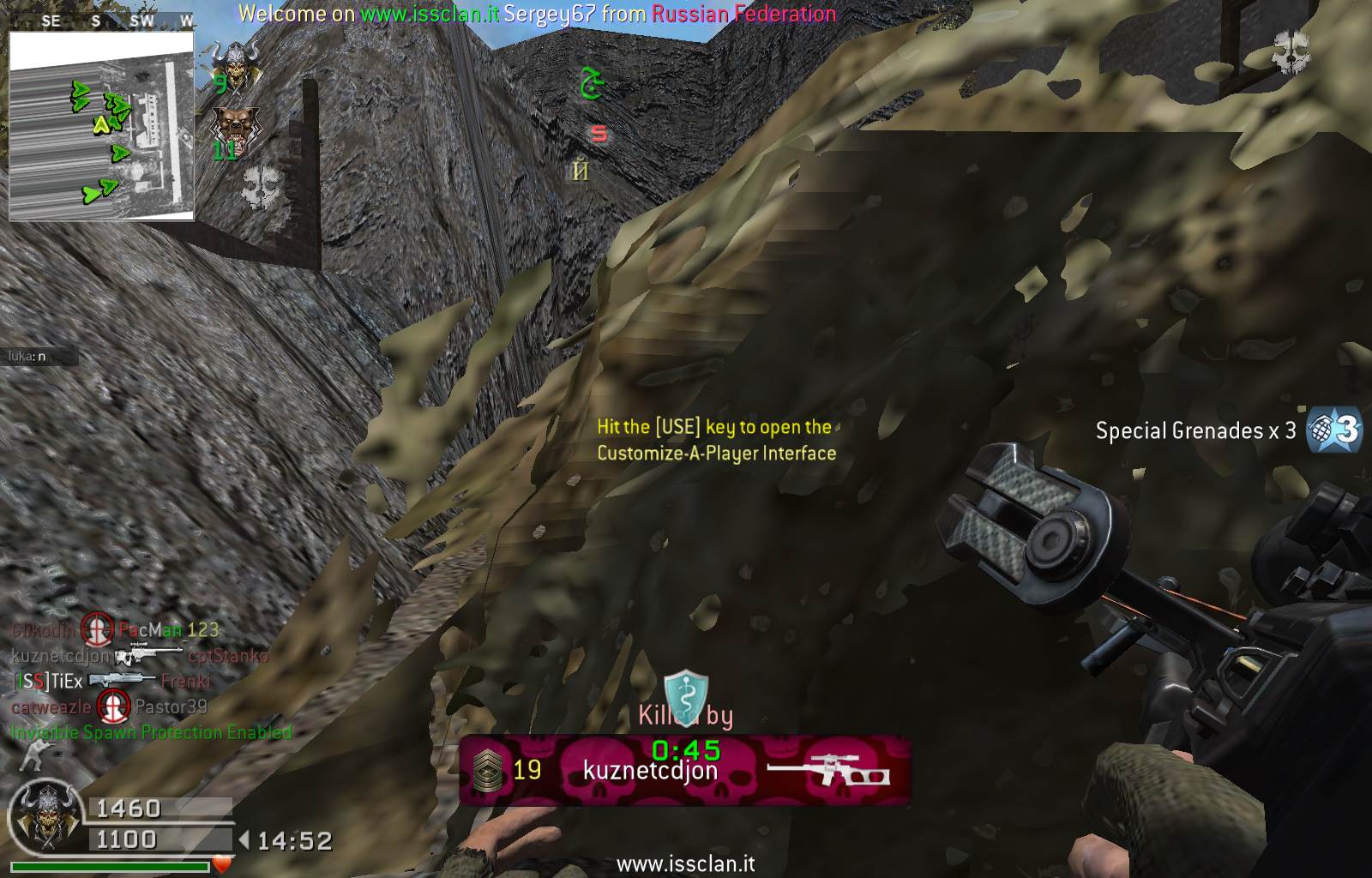This screenshot has height=878, width=1372.
Task: Select the [ISS]TiEx kill feed entry
Action: click(49, 682)
